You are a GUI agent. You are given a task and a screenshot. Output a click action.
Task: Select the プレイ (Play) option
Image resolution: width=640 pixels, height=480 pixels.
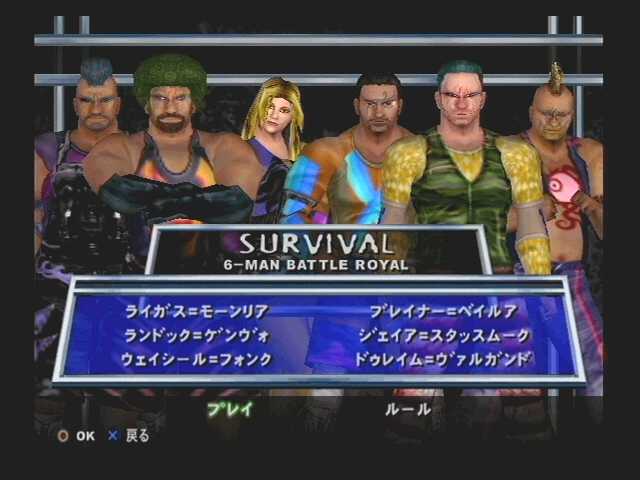pyautogui.click(x=229, y=408)
